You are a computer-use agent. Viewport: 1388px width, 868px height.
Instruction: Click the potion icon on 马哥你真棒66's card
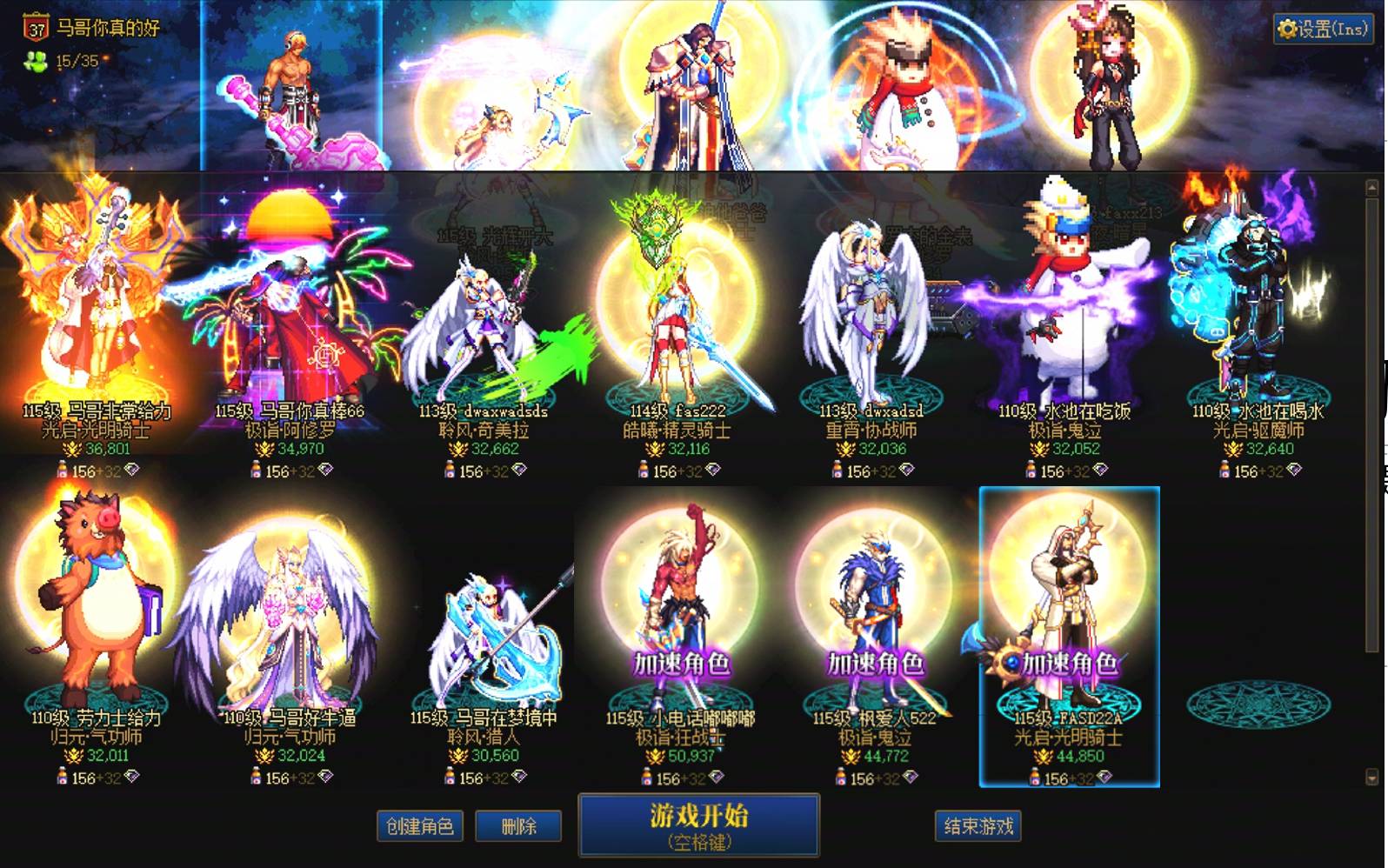(256, 469)
